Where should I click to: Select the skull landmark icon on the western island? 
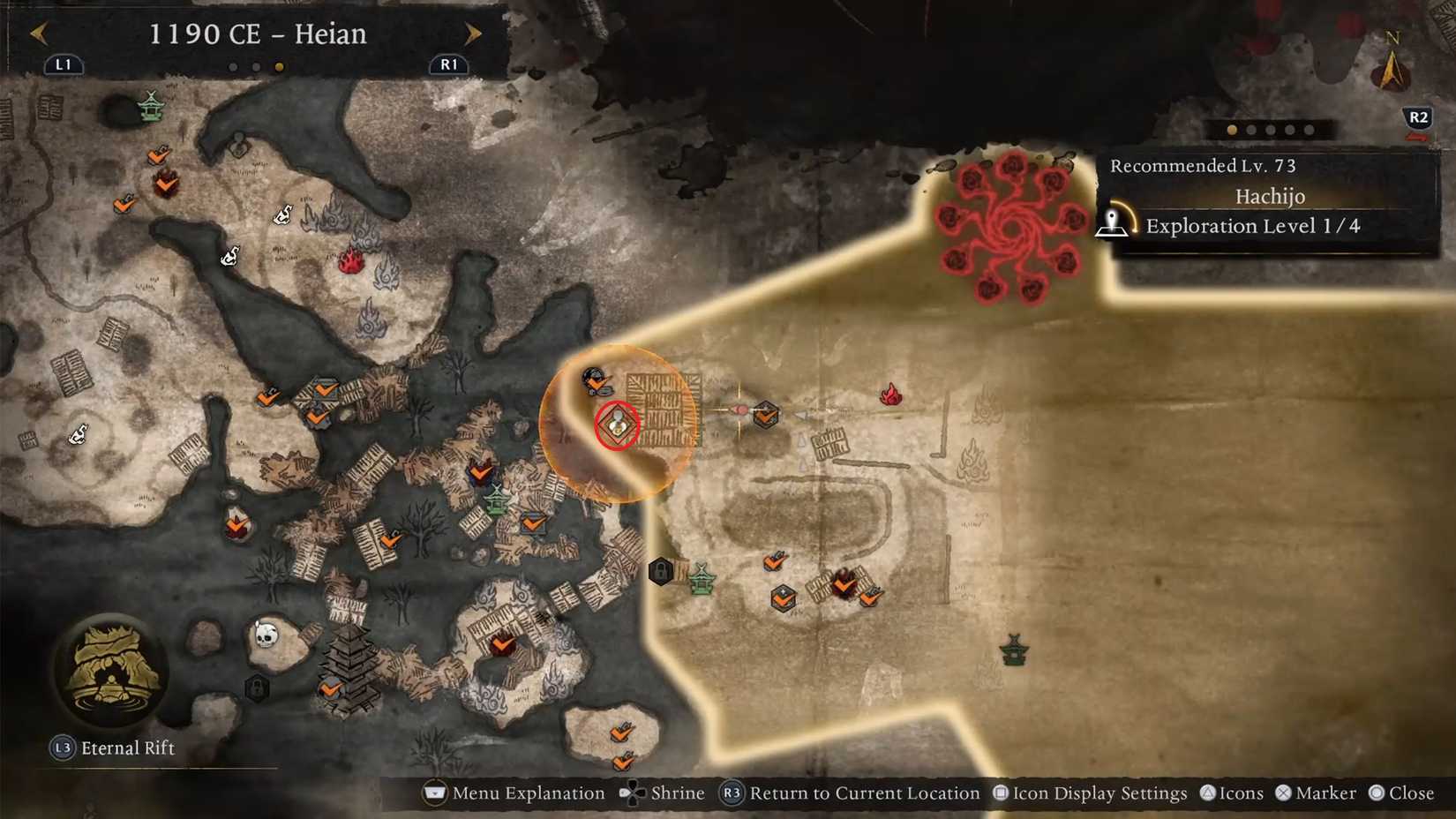pyautogui.click(x=266, y=634)
